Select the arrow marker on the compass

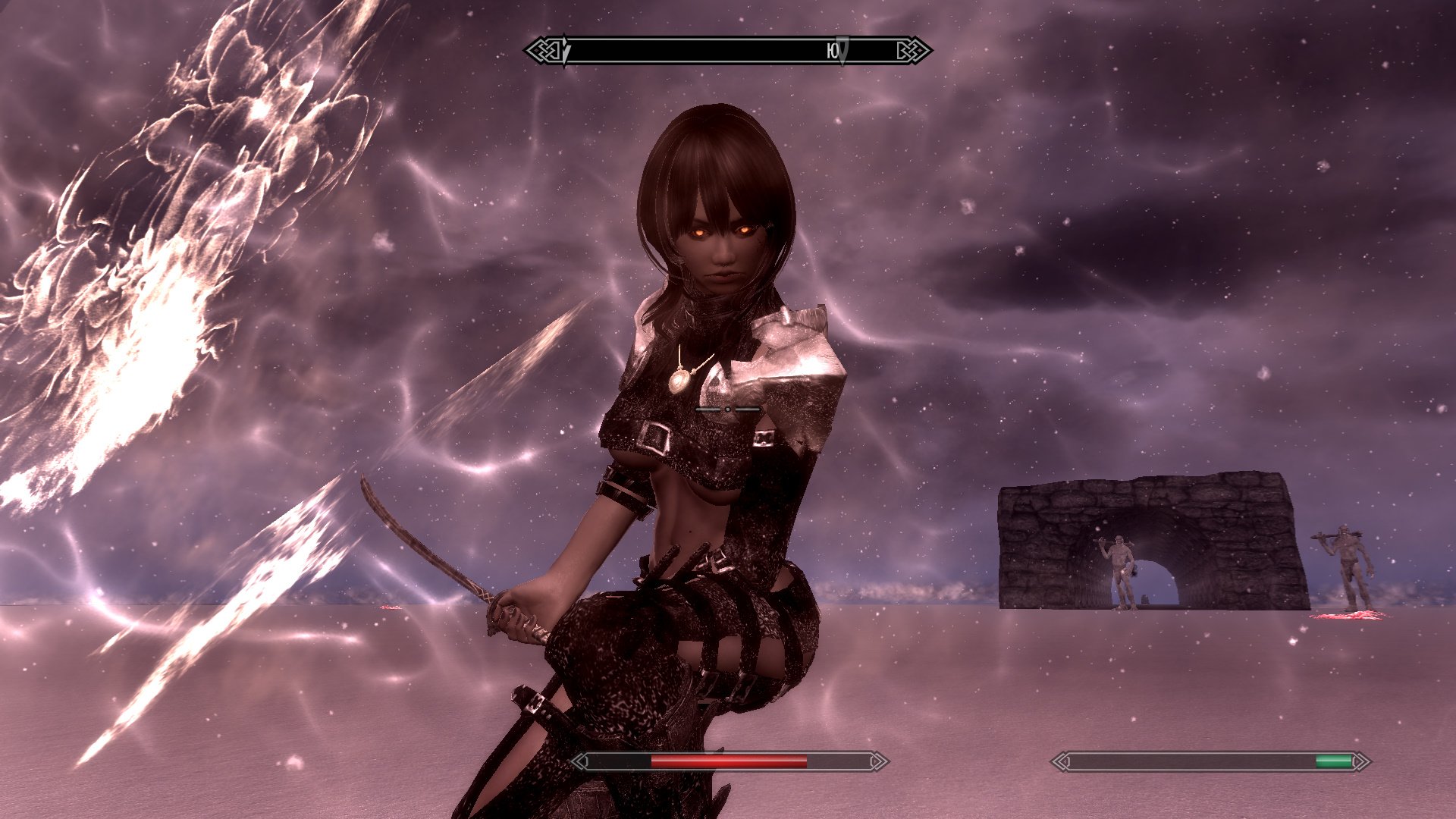click(842, 50)
